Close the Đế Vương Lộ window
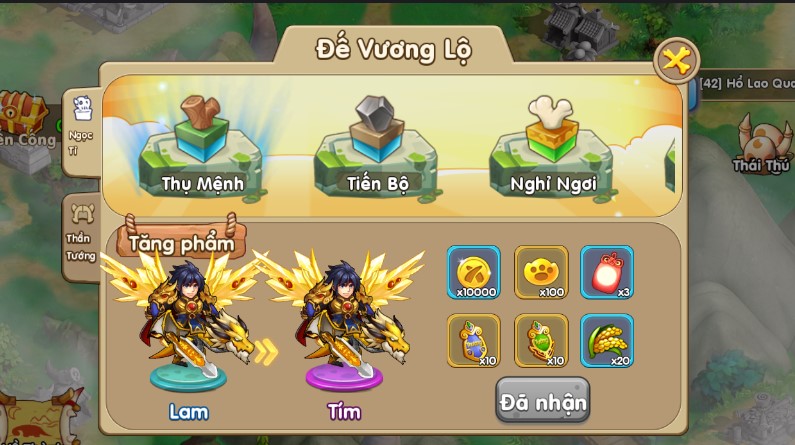This screenshot has height=445, width=795. (676, 62)
